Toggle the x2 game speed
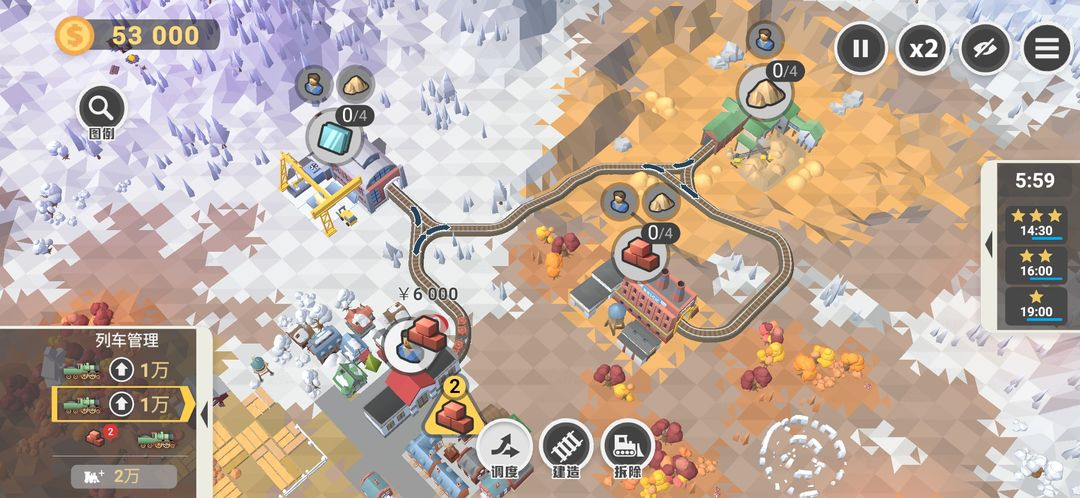Viewport: 1080px width, 498px height. coord(922,48)
